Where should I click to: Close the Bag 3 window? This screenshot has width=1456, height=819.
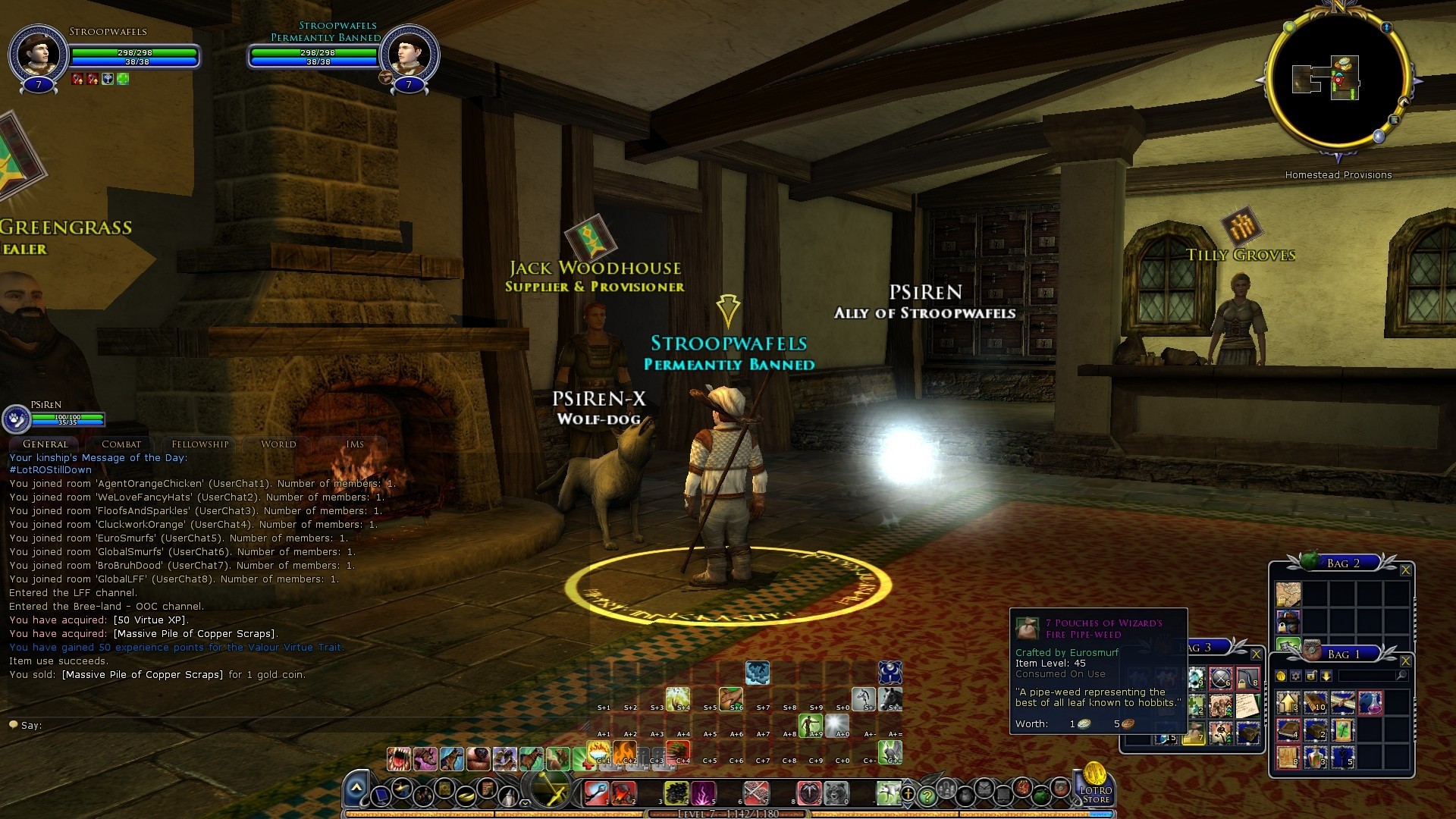point(1256,654)
